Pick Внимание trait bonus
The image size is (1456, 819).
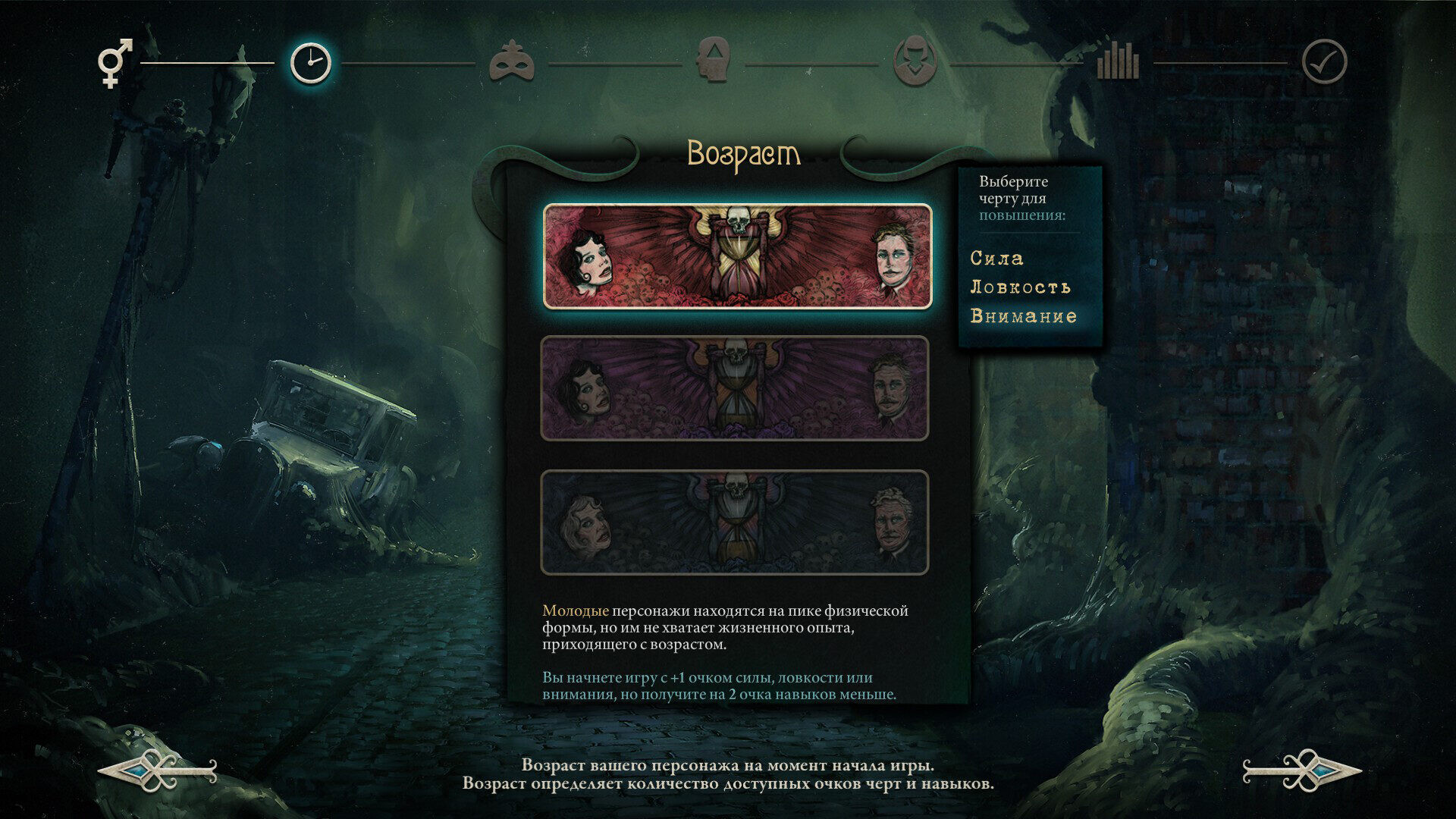tap(1023, 316)
